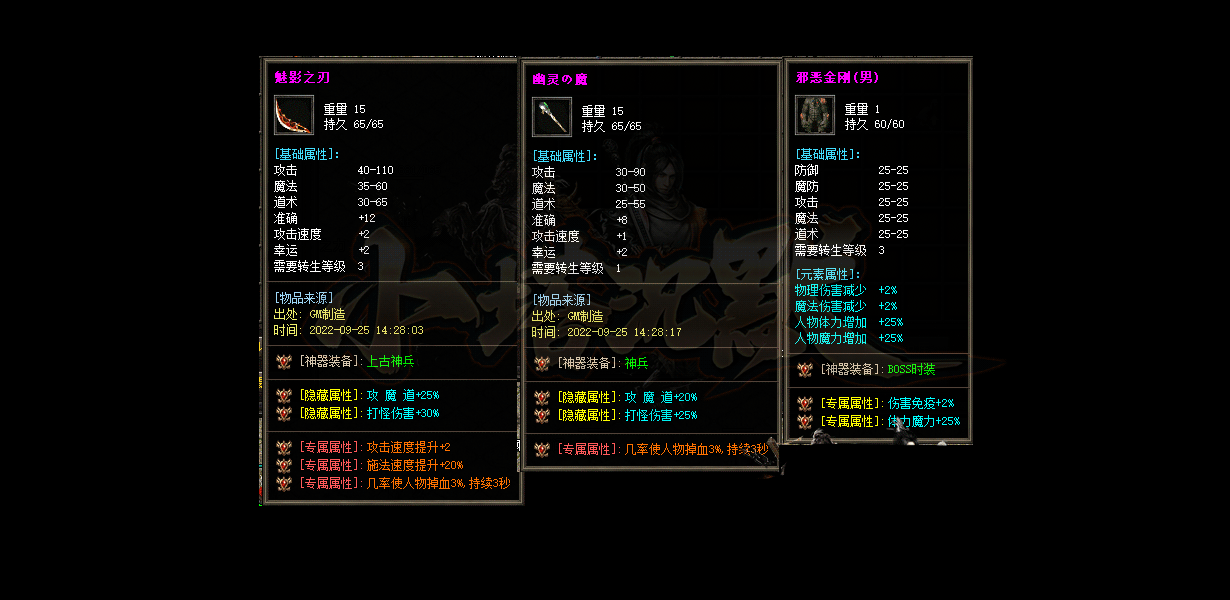
Task: Choose the male armor item icon
Action: click(x=814, y=115)
